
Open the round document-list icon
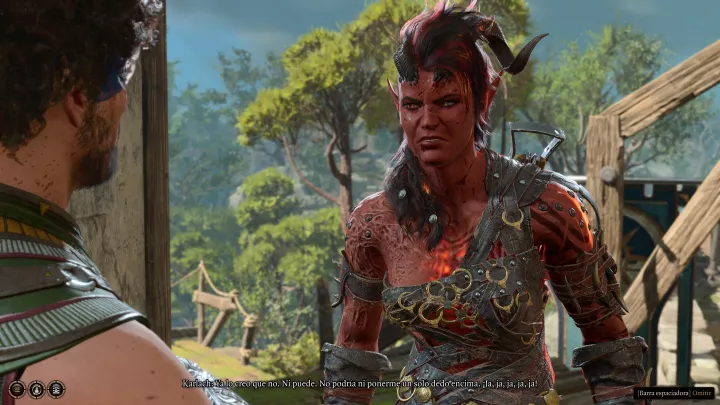pyautogui.click(x=56, y=389)
